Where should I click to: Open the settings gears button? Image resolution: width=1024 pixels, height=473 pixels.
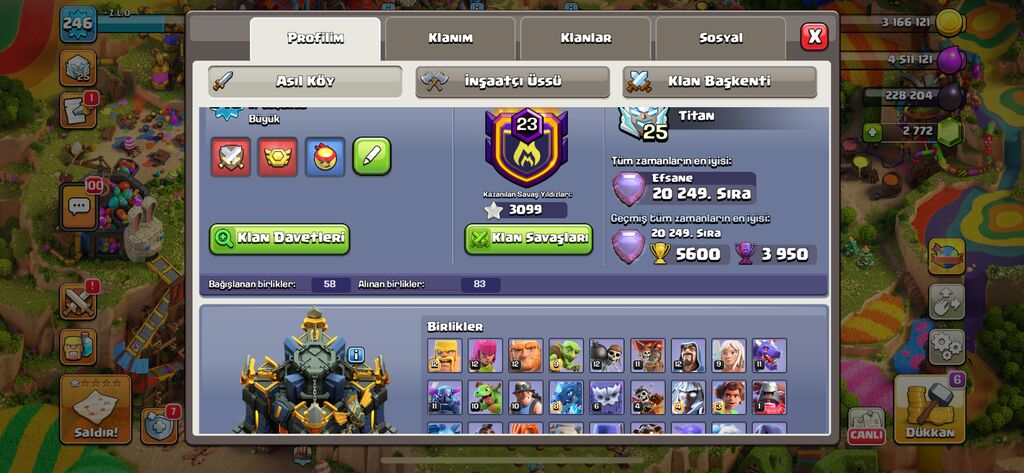946,346
